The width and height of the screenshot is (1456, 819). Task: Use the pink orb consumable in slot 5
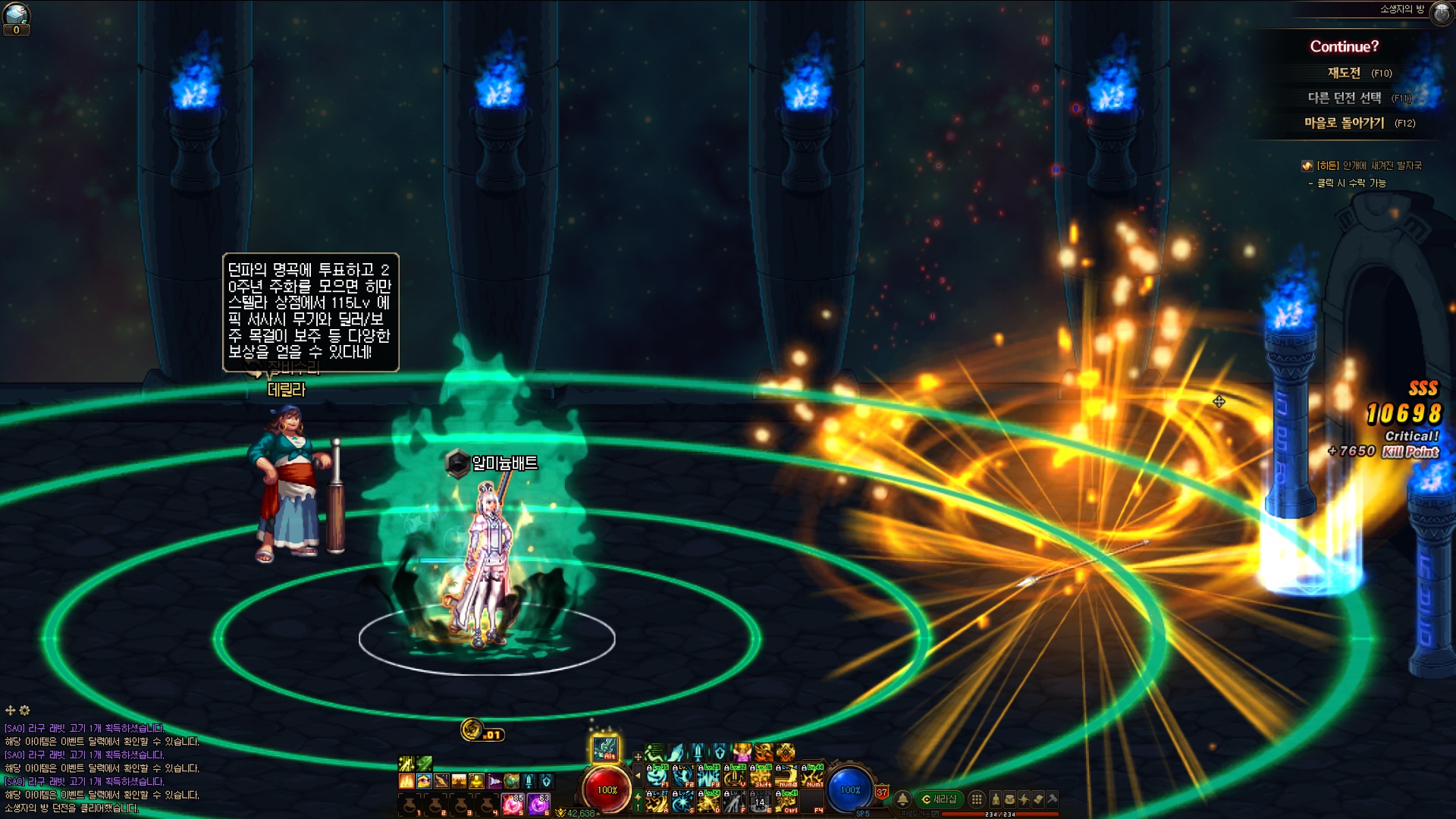click(x=513, y=804)
